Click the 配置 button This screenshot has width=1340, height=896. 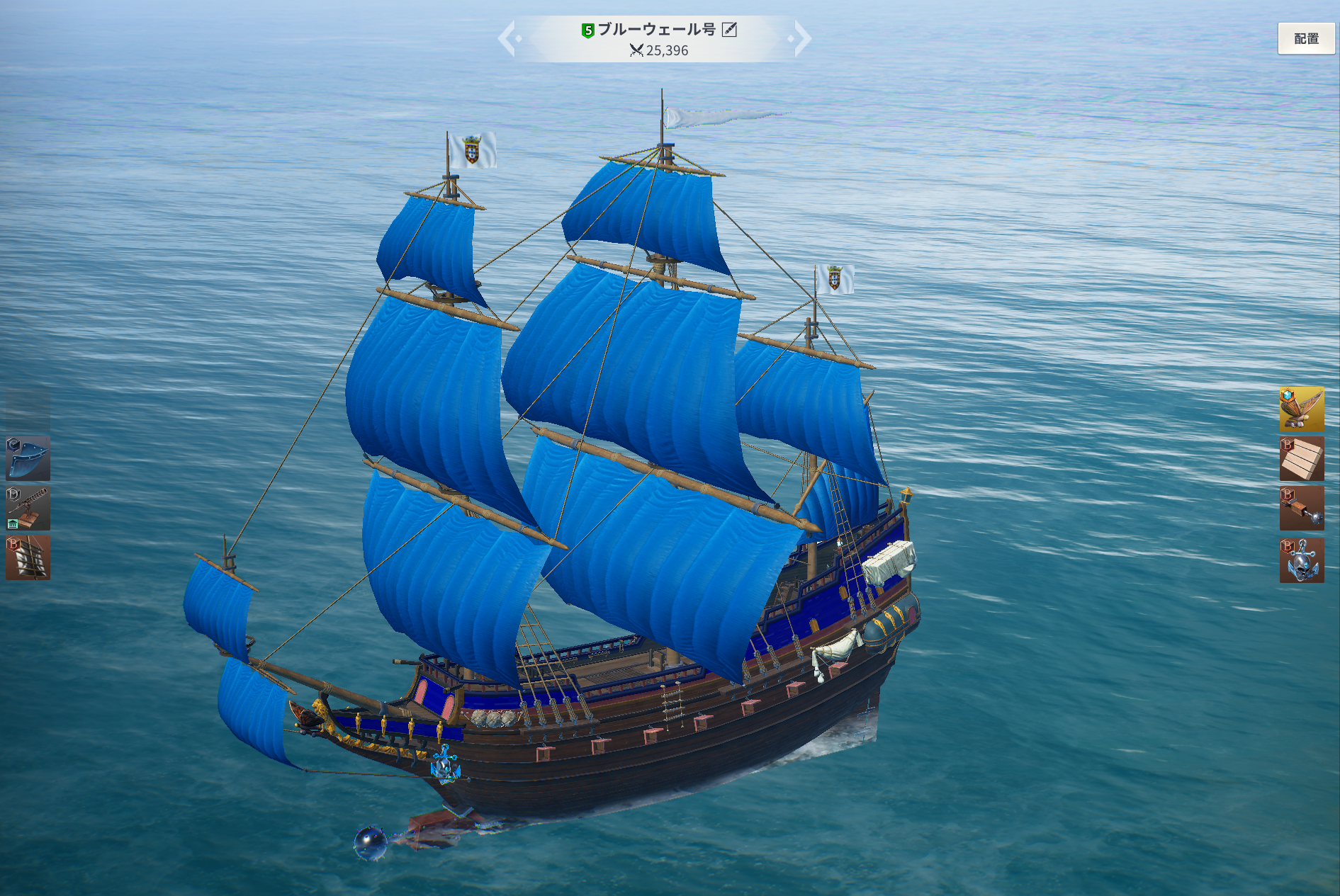click(x=1305, y=38)
